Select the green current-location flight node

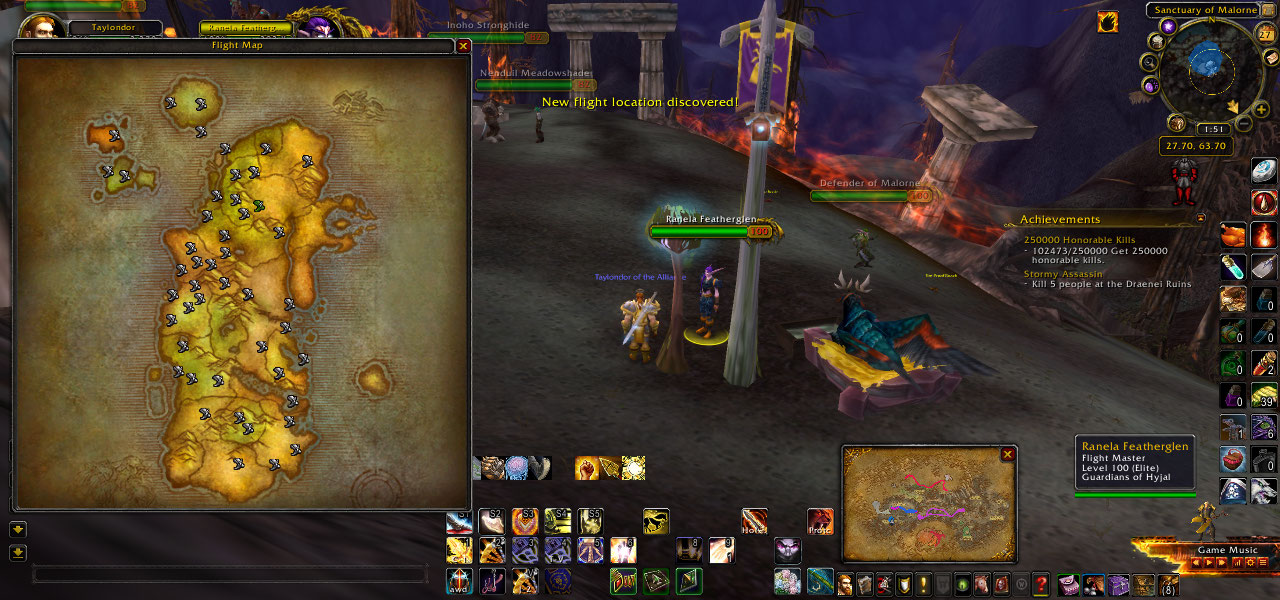pos(259,205)
